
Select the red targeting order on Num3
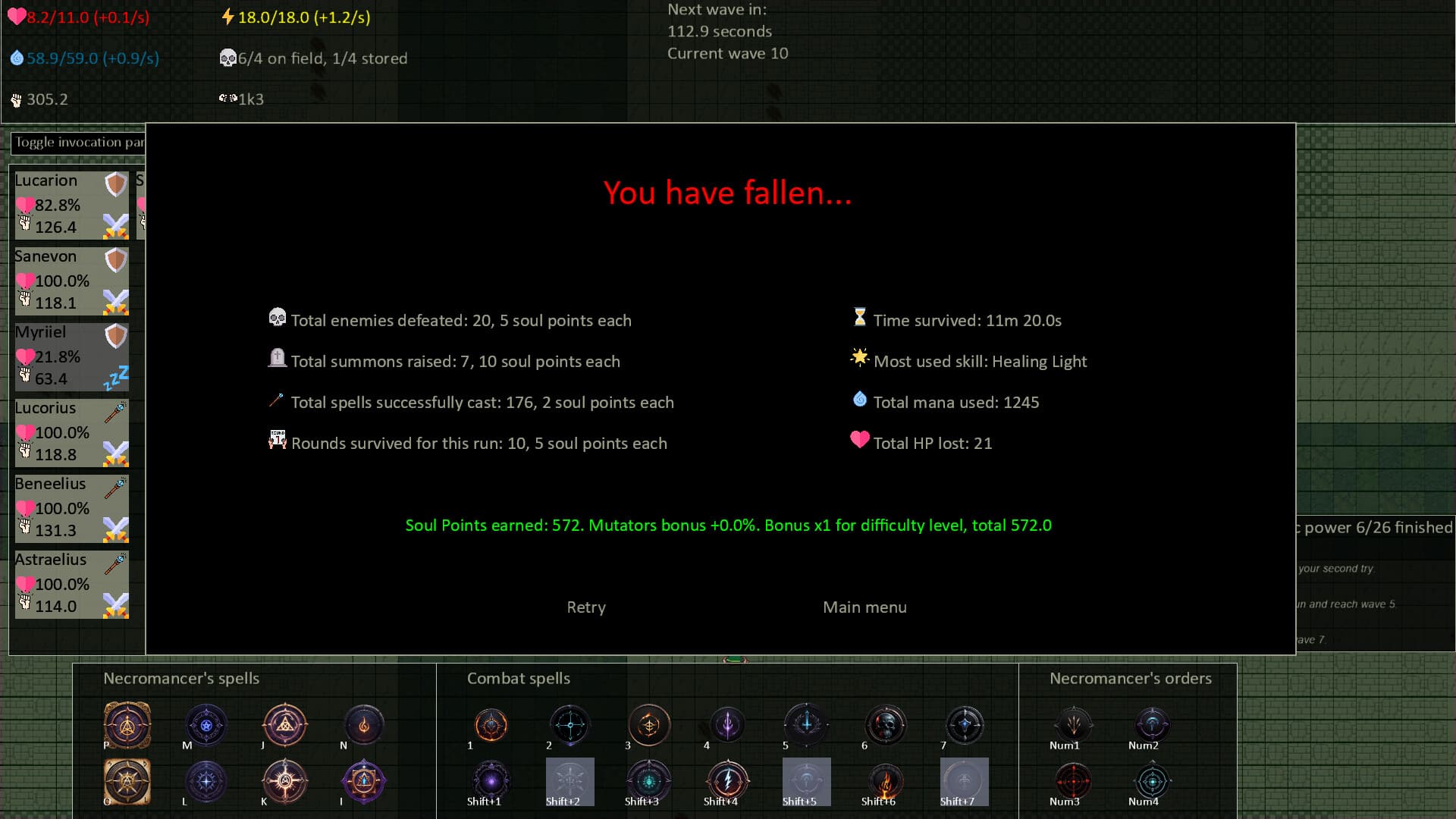point(1073,781)
